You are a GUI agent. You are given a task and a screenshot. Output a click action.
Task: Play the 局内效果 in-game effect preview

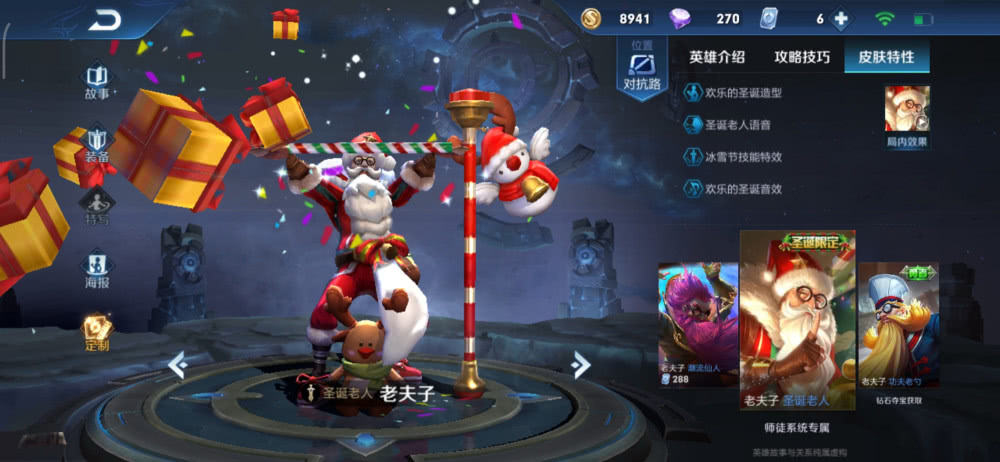(x=907, y=114)
